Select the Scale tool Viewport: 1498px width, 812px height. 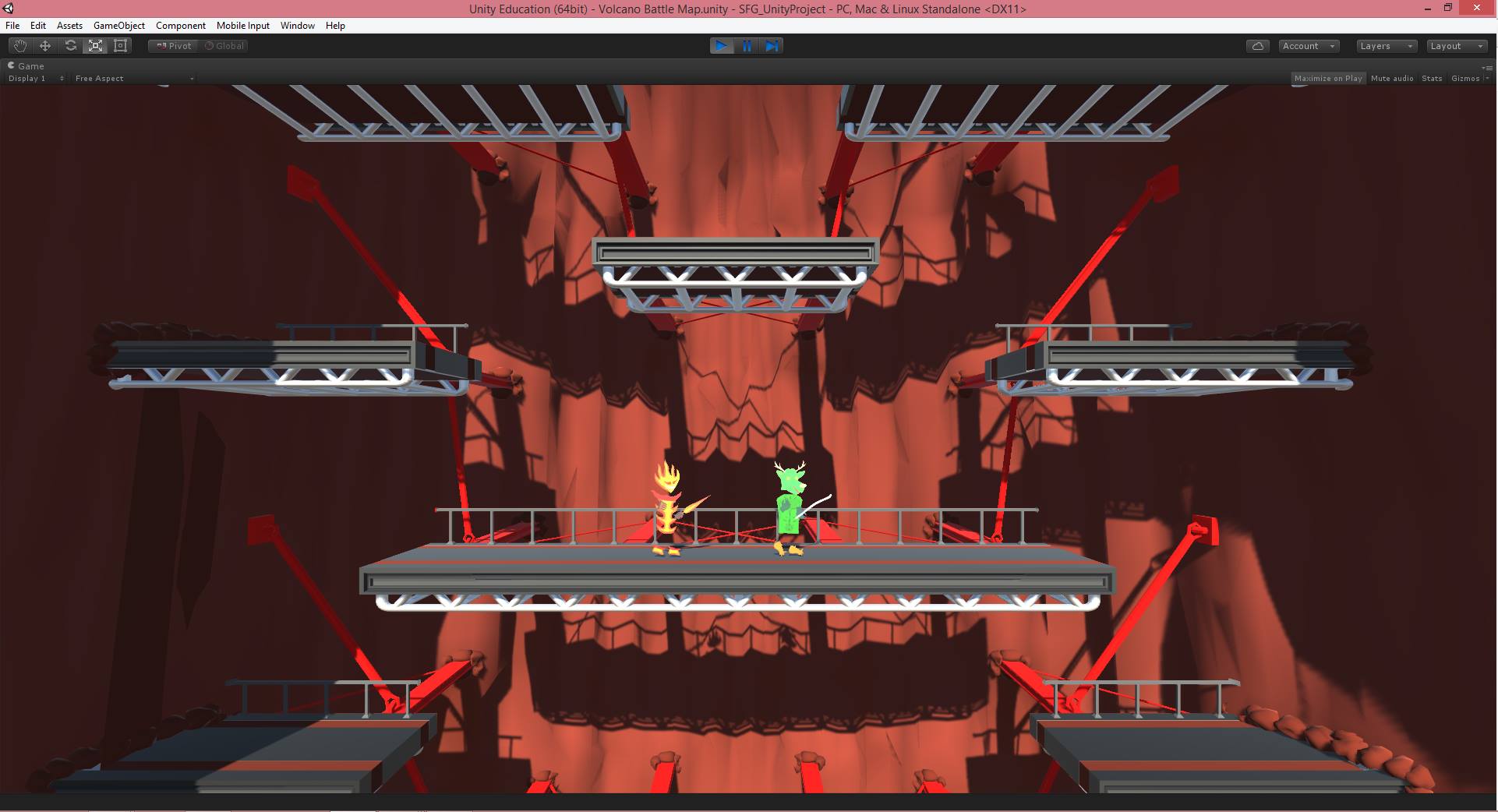(94, 46)
